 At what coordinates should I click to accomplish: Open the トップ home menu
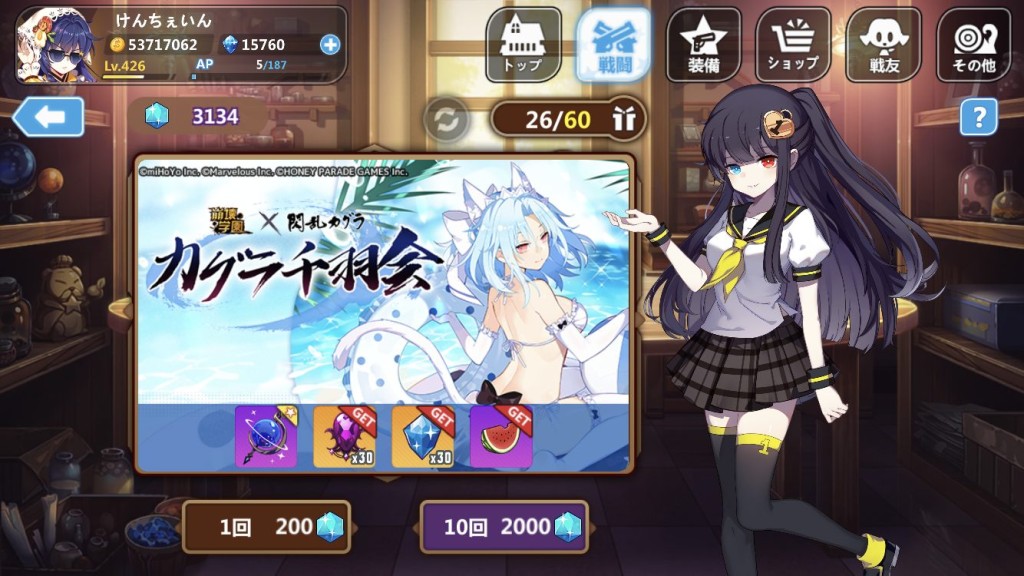(x=523, y=45)
